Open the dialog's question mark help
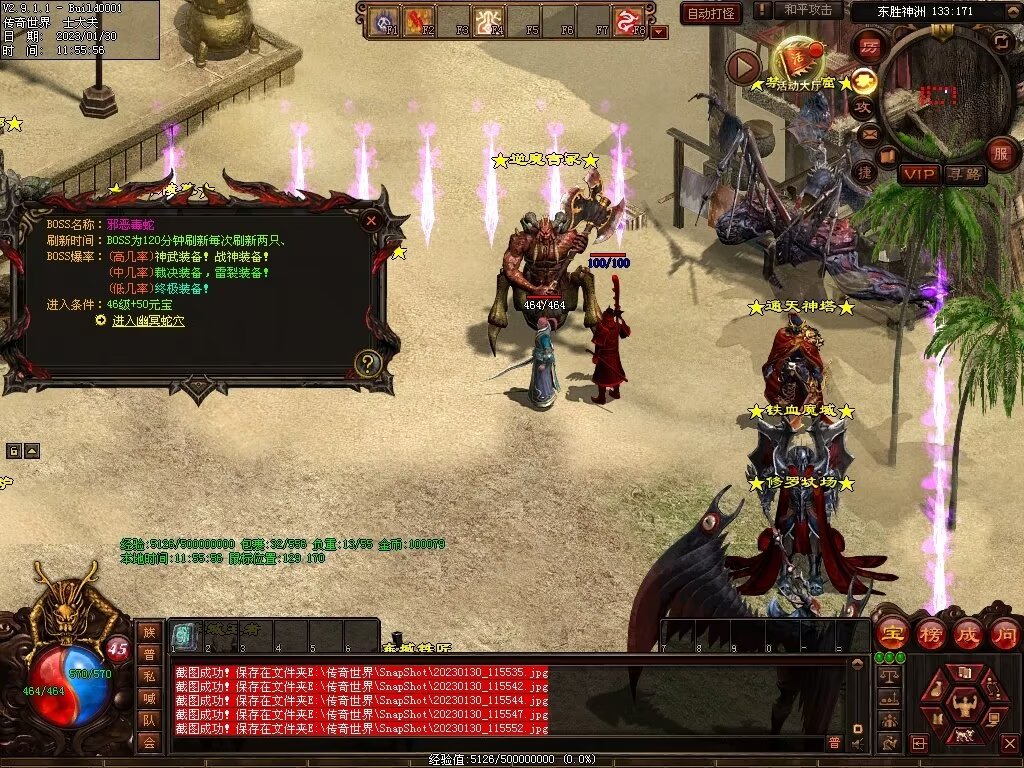 (368, 362)
